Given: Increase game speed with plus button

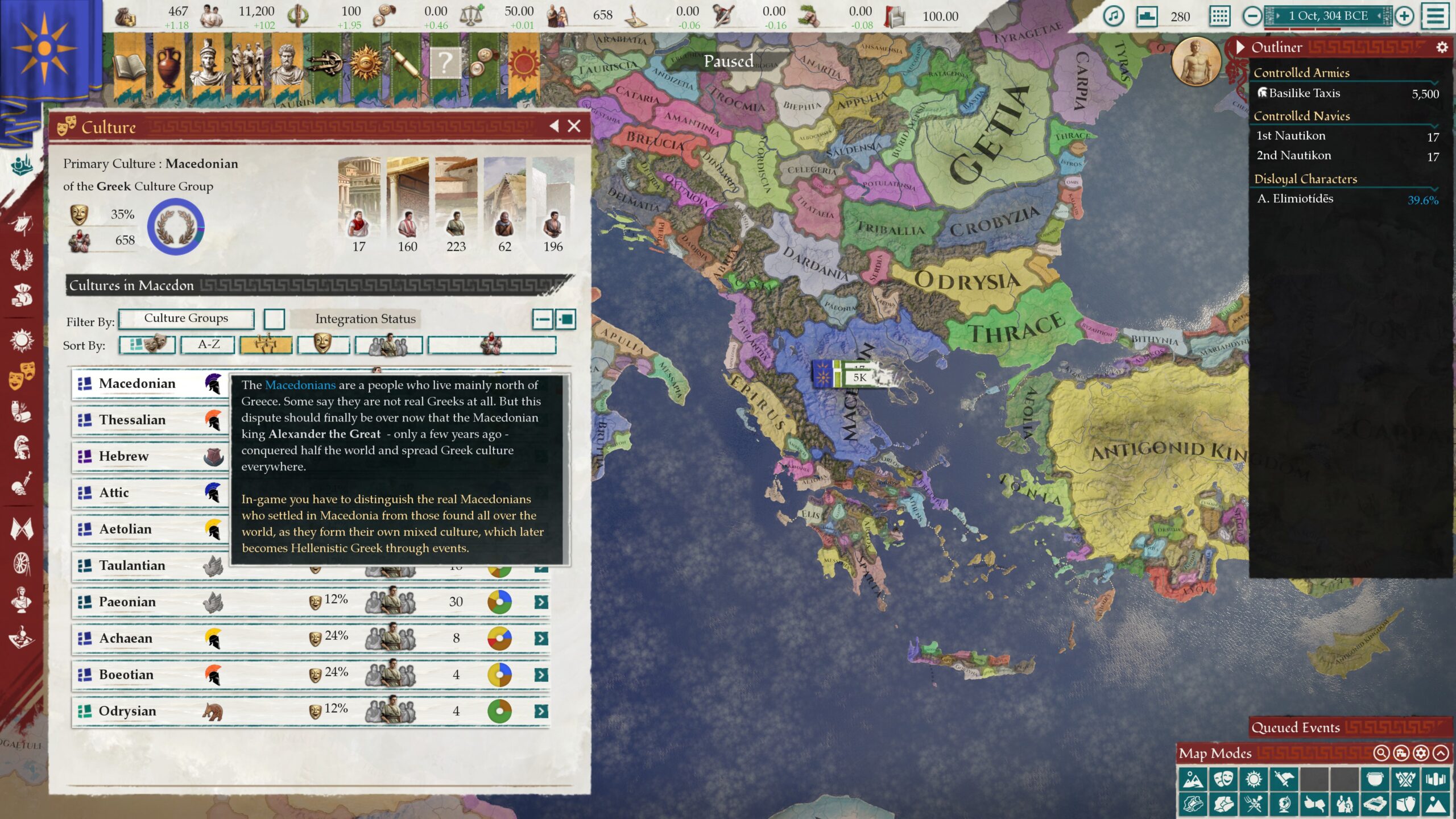Looking at the screenshot, I should click(1404, 16).
